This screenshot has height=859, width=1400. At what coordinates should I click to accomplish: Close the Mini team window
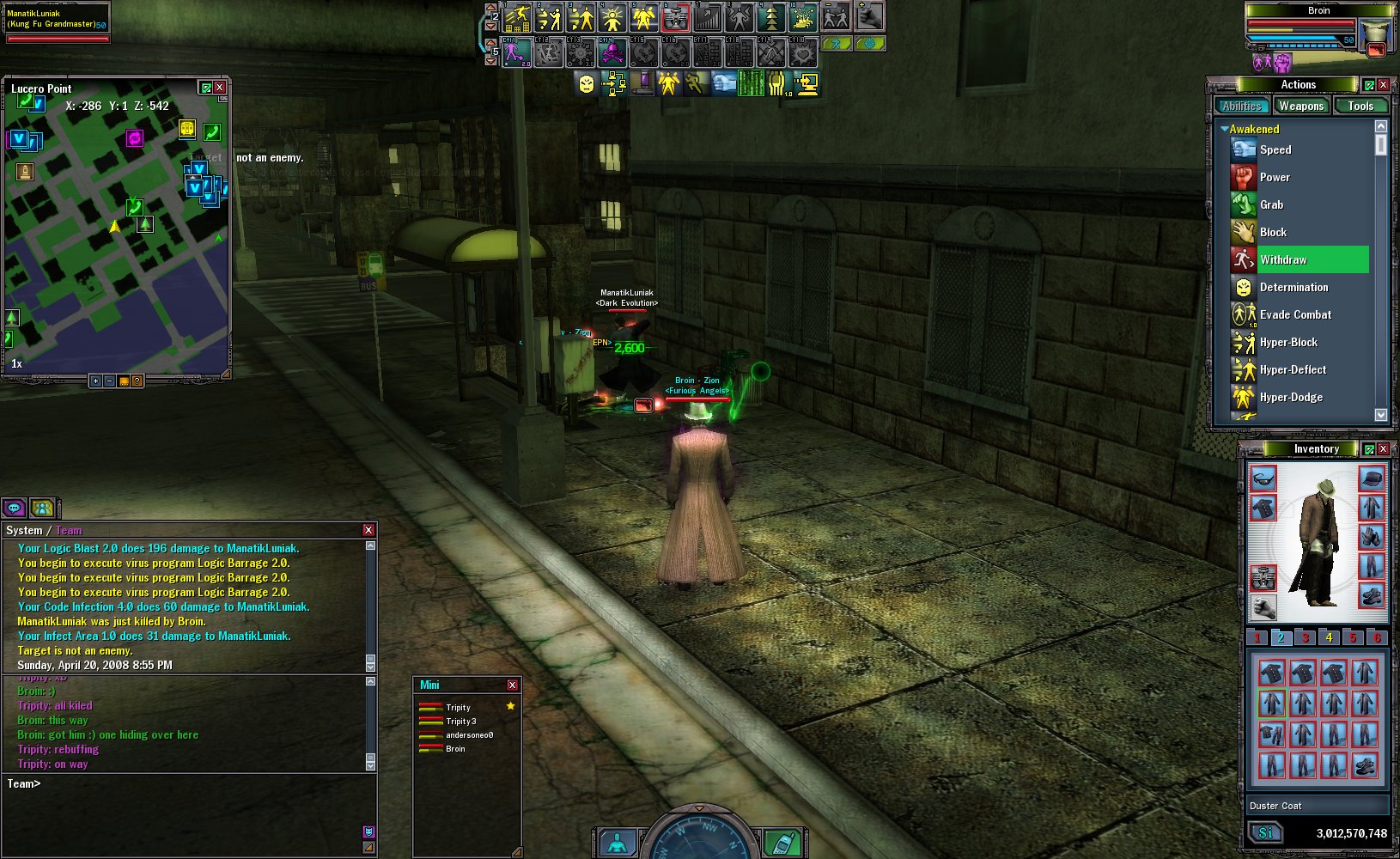point(512,685)
